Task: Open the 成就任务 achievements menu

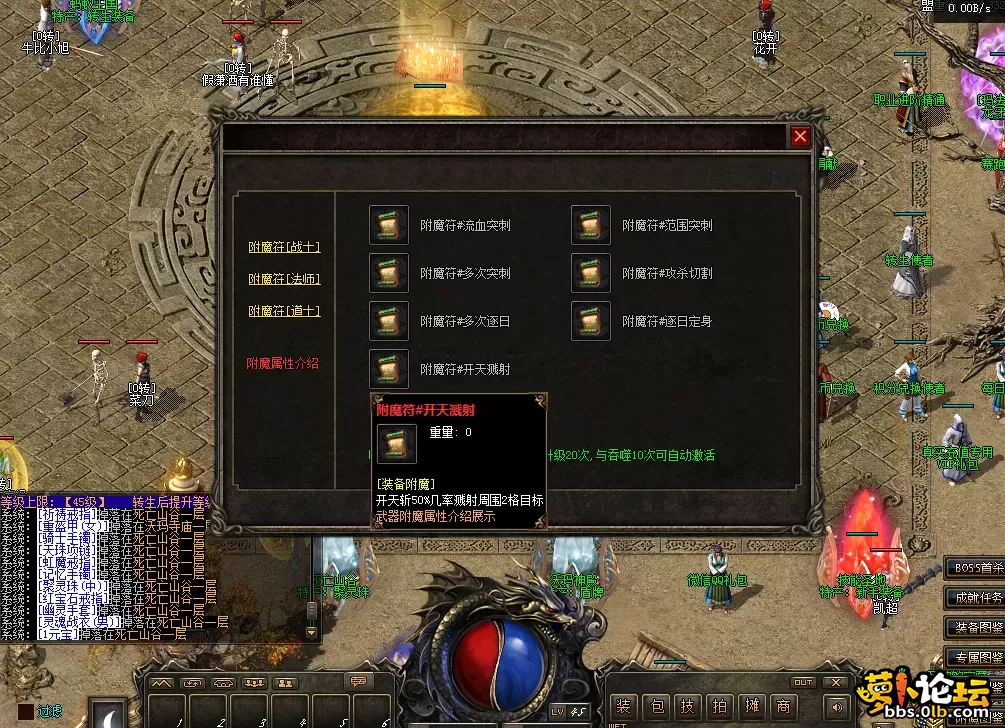Action: pyautogui.click(x=975, y=598)
